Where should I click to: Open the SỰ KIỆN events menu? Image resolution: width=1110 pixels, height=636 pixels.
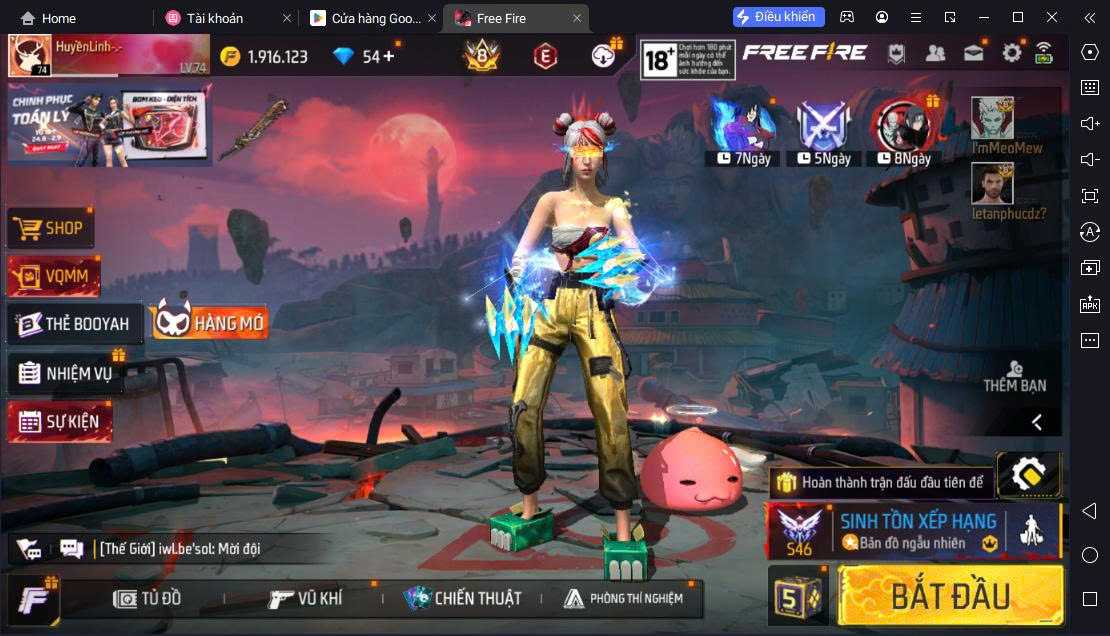click(60, 421)
